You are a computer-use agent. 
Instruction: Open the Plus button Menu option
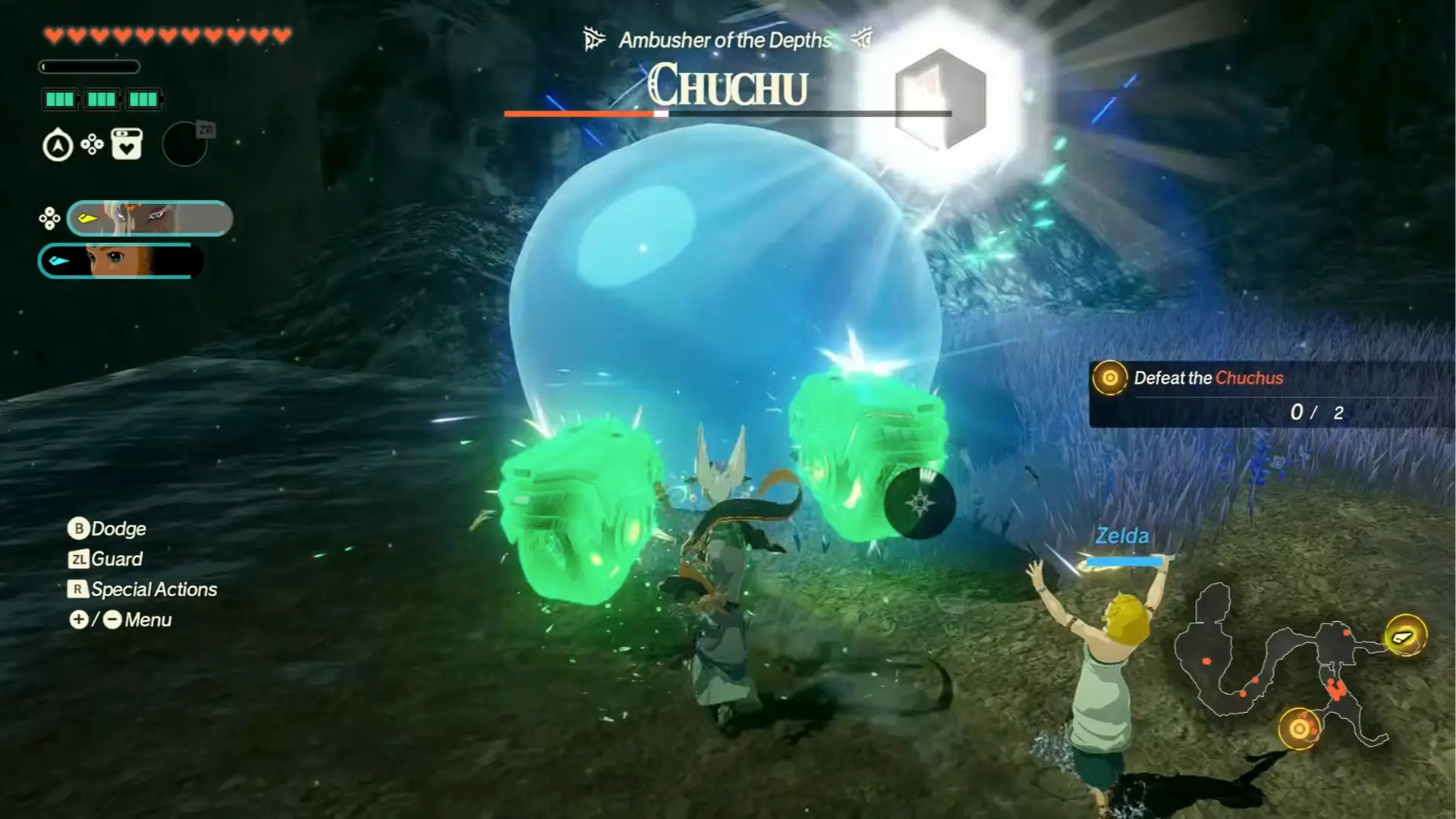tap(80, 620)
